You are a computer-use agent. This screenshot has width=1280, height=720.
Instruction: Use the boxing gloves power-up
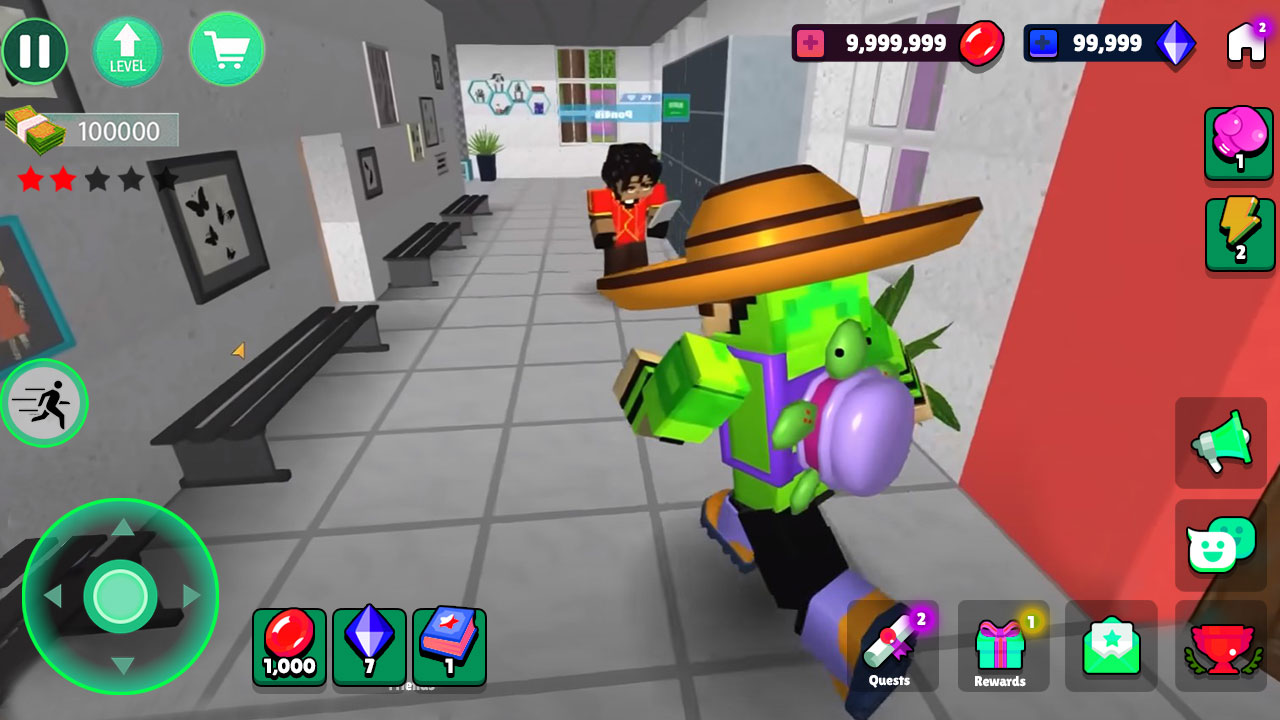pyautogui.click(x=1238, y=144)
